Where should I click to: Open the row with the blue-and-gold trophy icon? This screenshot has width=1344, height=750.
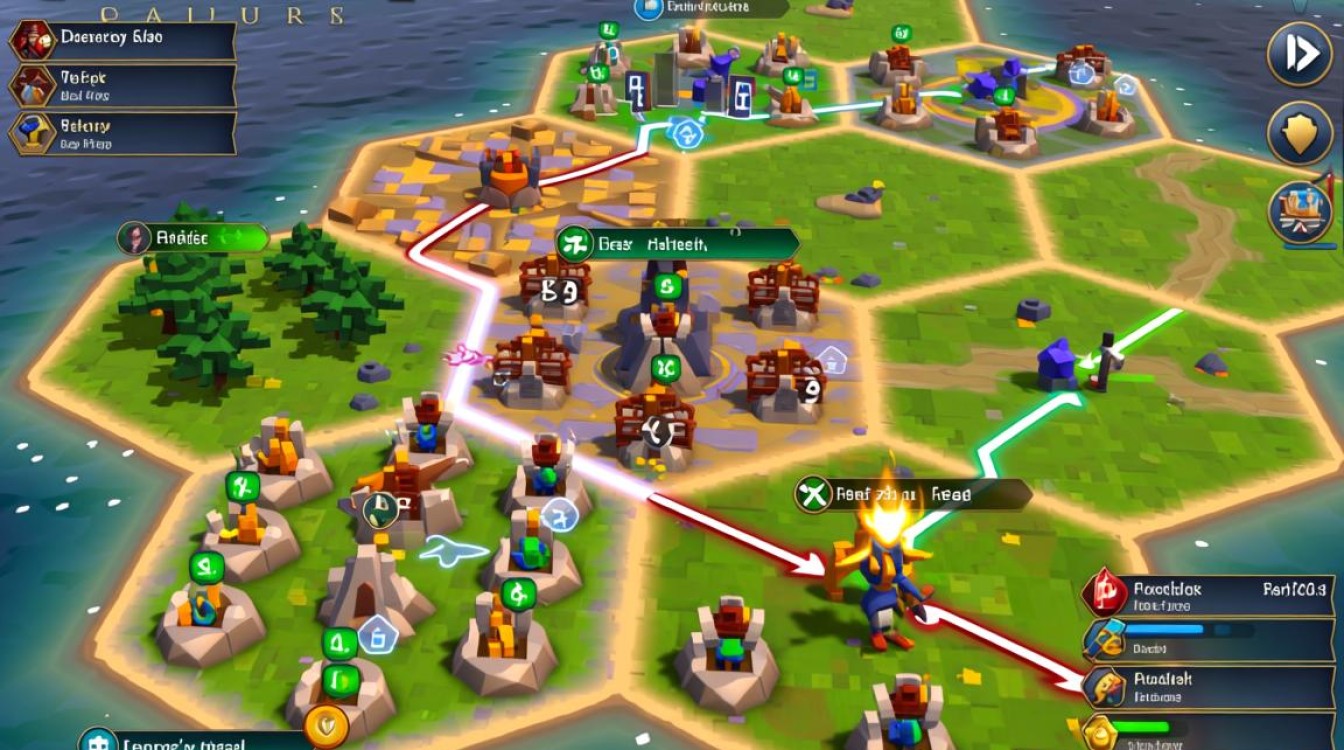point(122,134)
